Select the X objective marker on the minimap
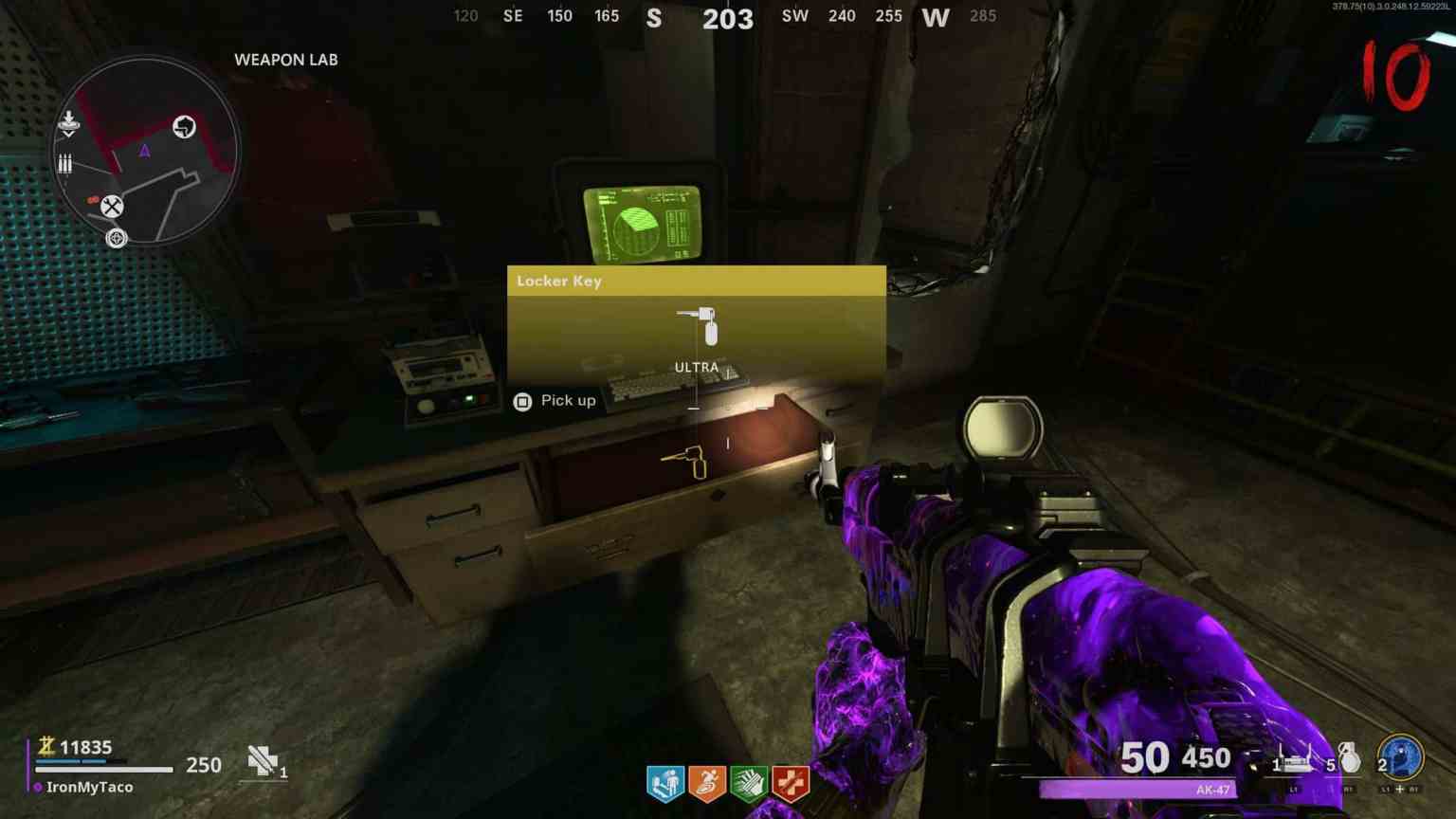Screen dimensions: 1456x819 113,205
